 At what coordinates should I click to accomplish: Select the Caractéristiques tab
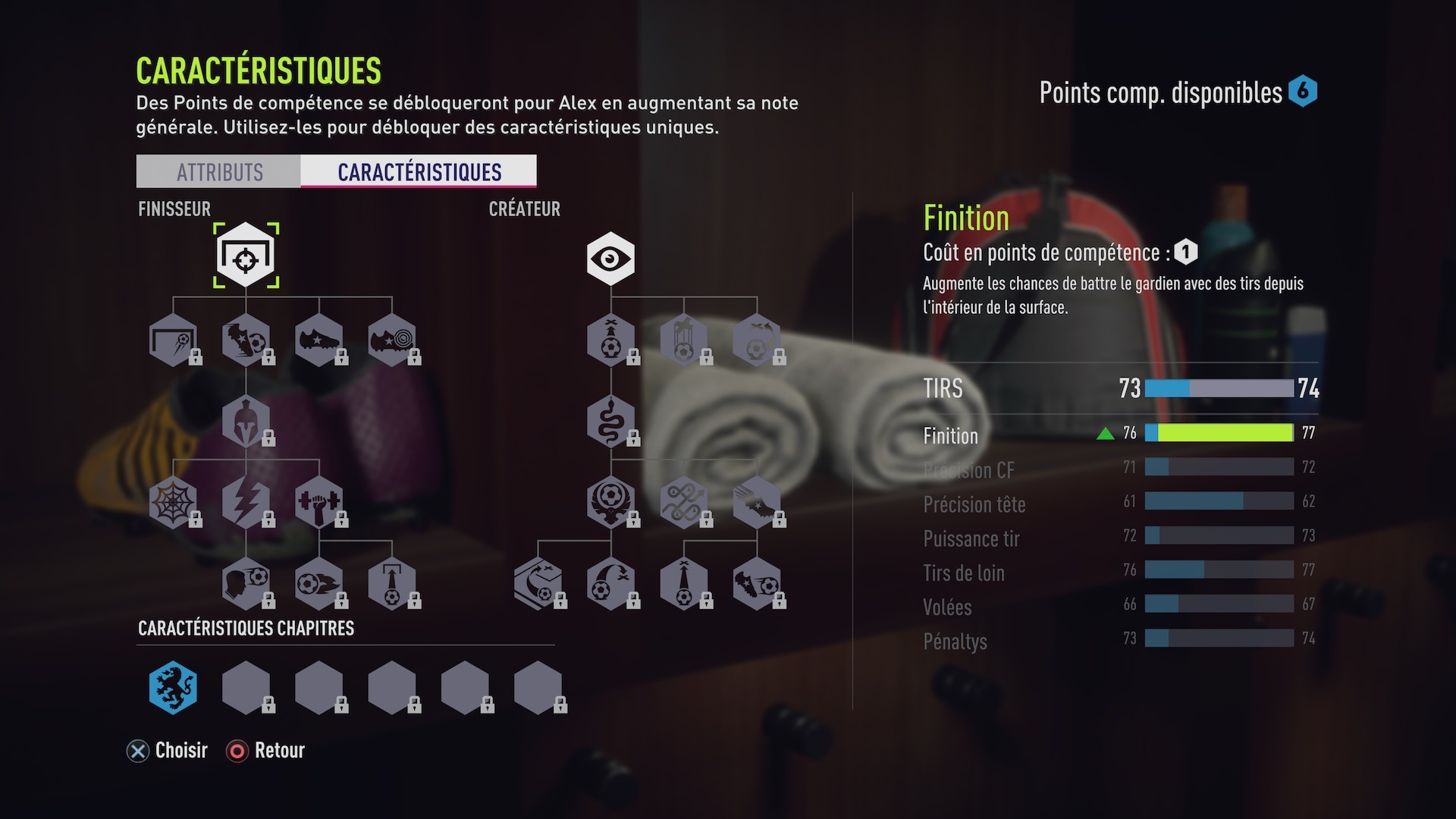[x=419, y=172]
